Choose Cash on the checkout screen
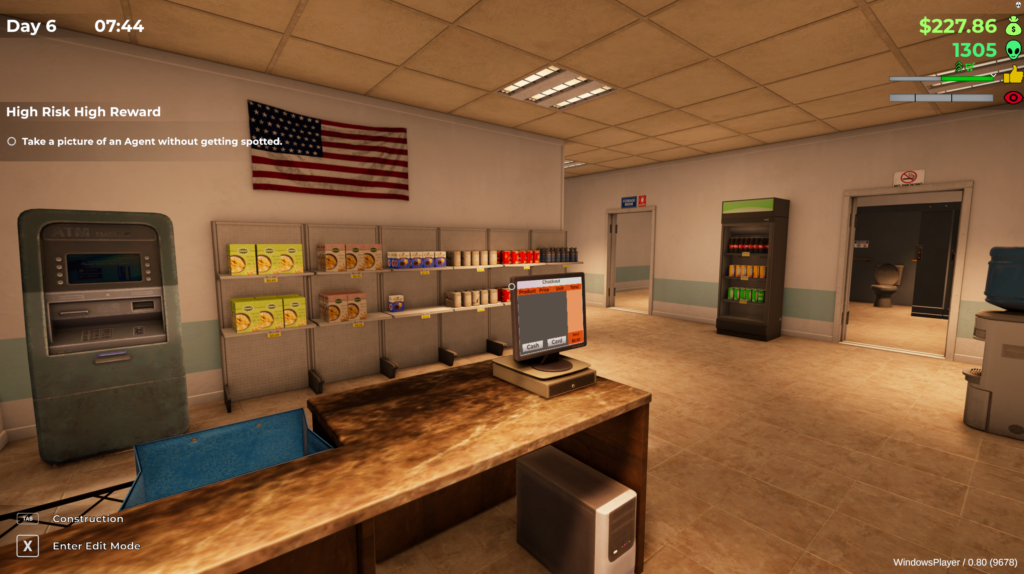The image size is (1024, 574). tap(533, 344)
